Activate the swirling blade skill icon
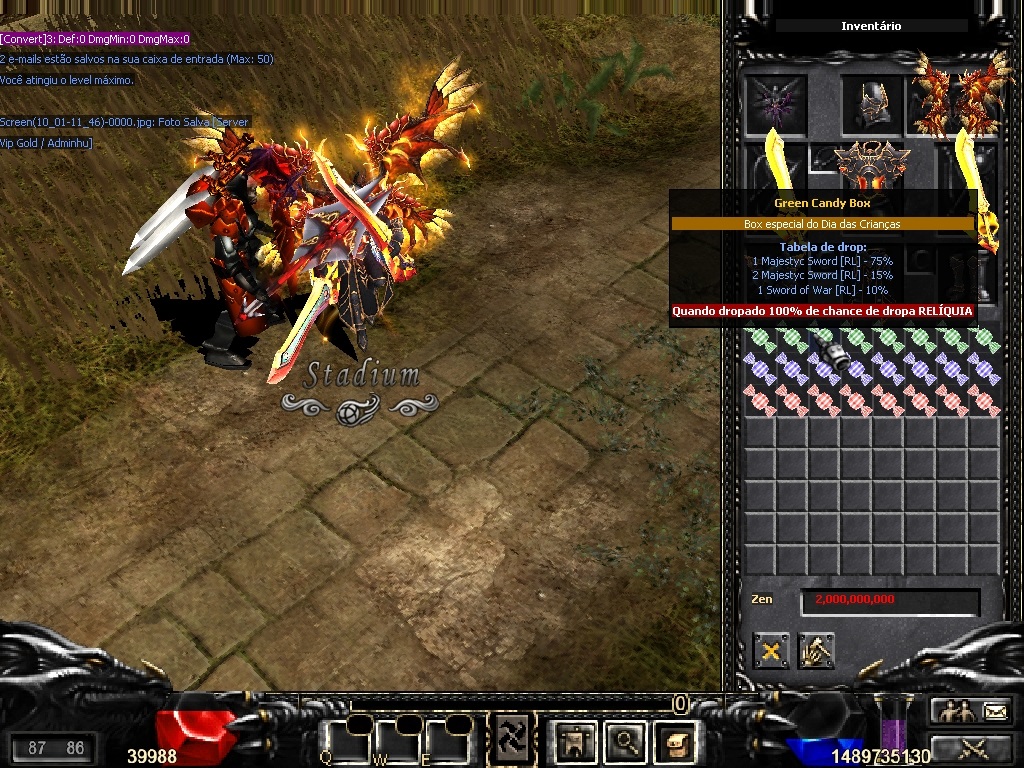The width and height of the screenshot is (1024, 768). [514, 740]
